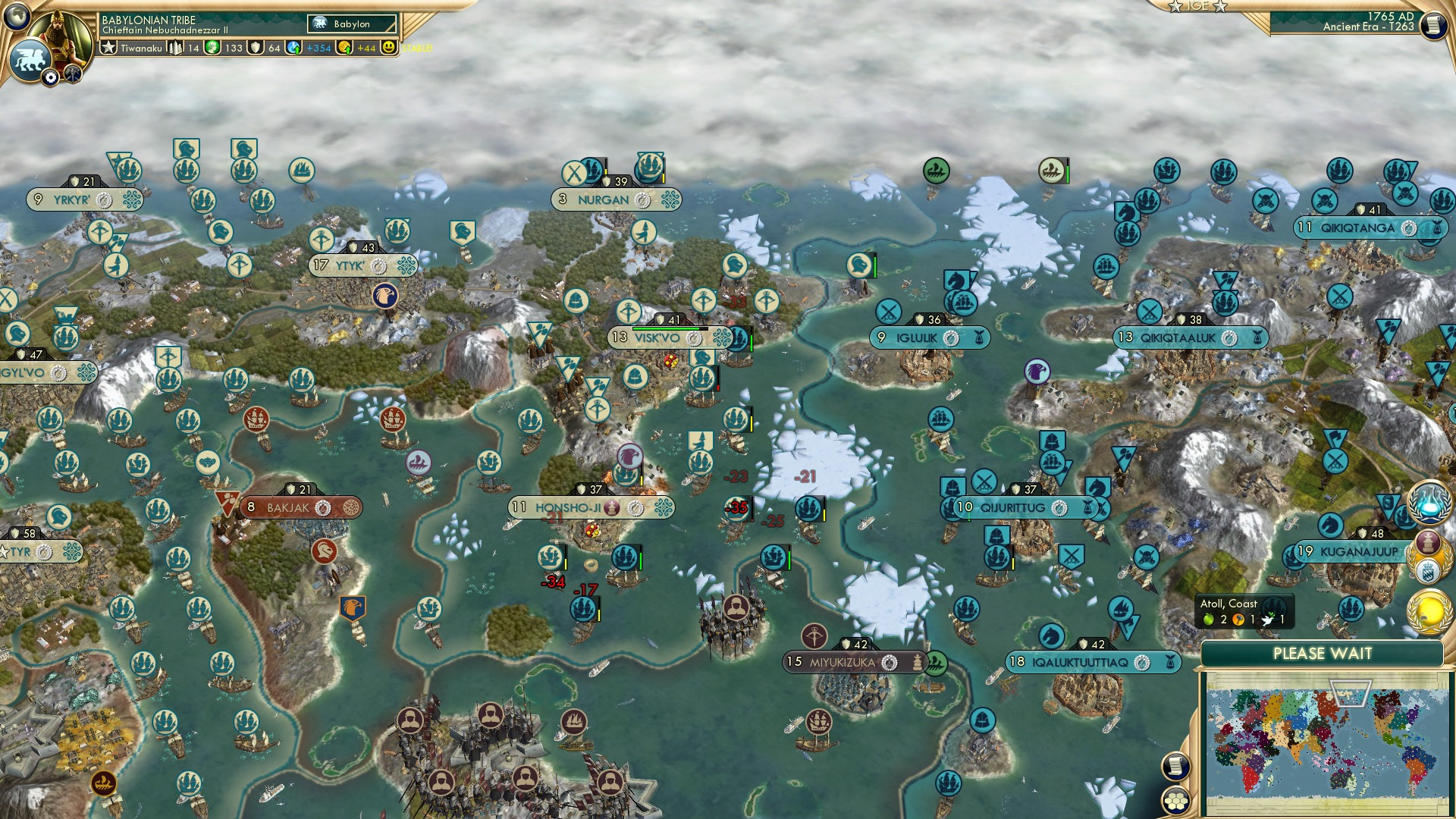
Task: Click the blue-white checkered shield notification
Action: (1429, 570)
